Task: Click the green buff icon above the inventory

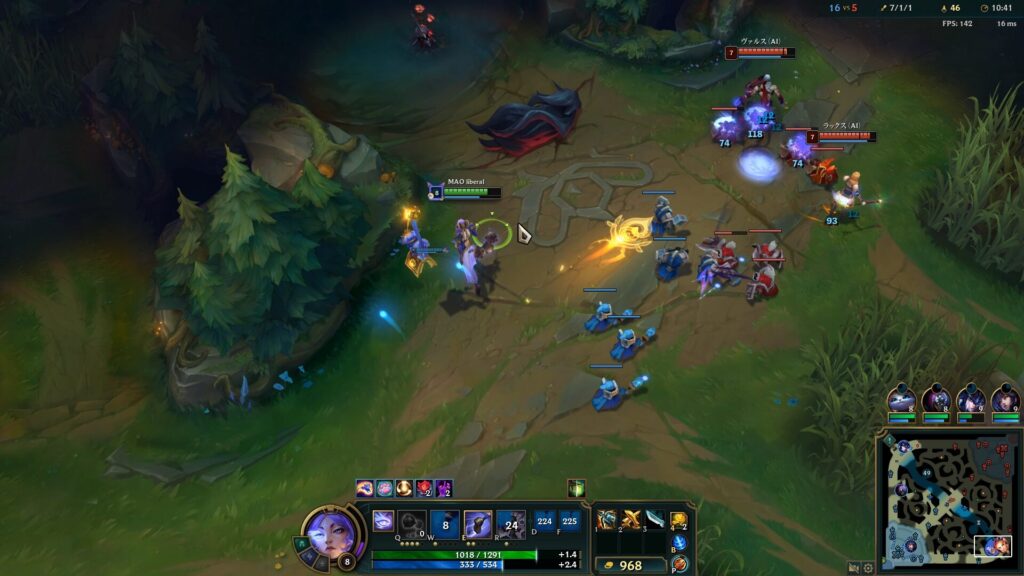Action: 576,488
